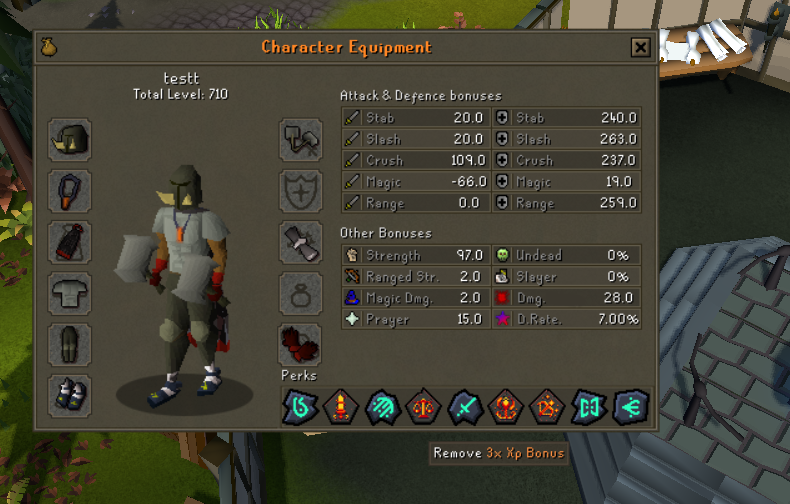Choose the cyan grabbing hand perk

pos(381,407)
